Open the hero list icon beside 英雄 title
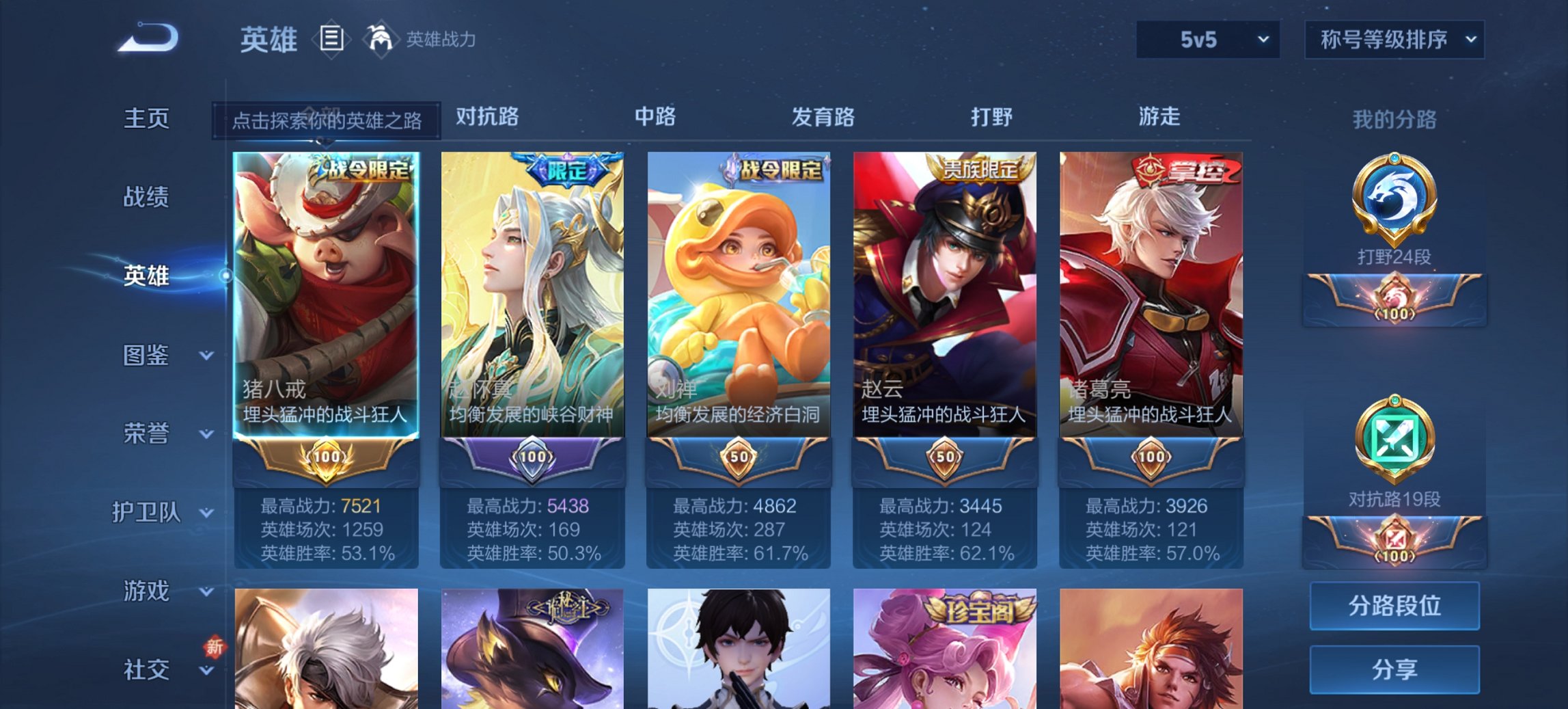 point(333,40)
